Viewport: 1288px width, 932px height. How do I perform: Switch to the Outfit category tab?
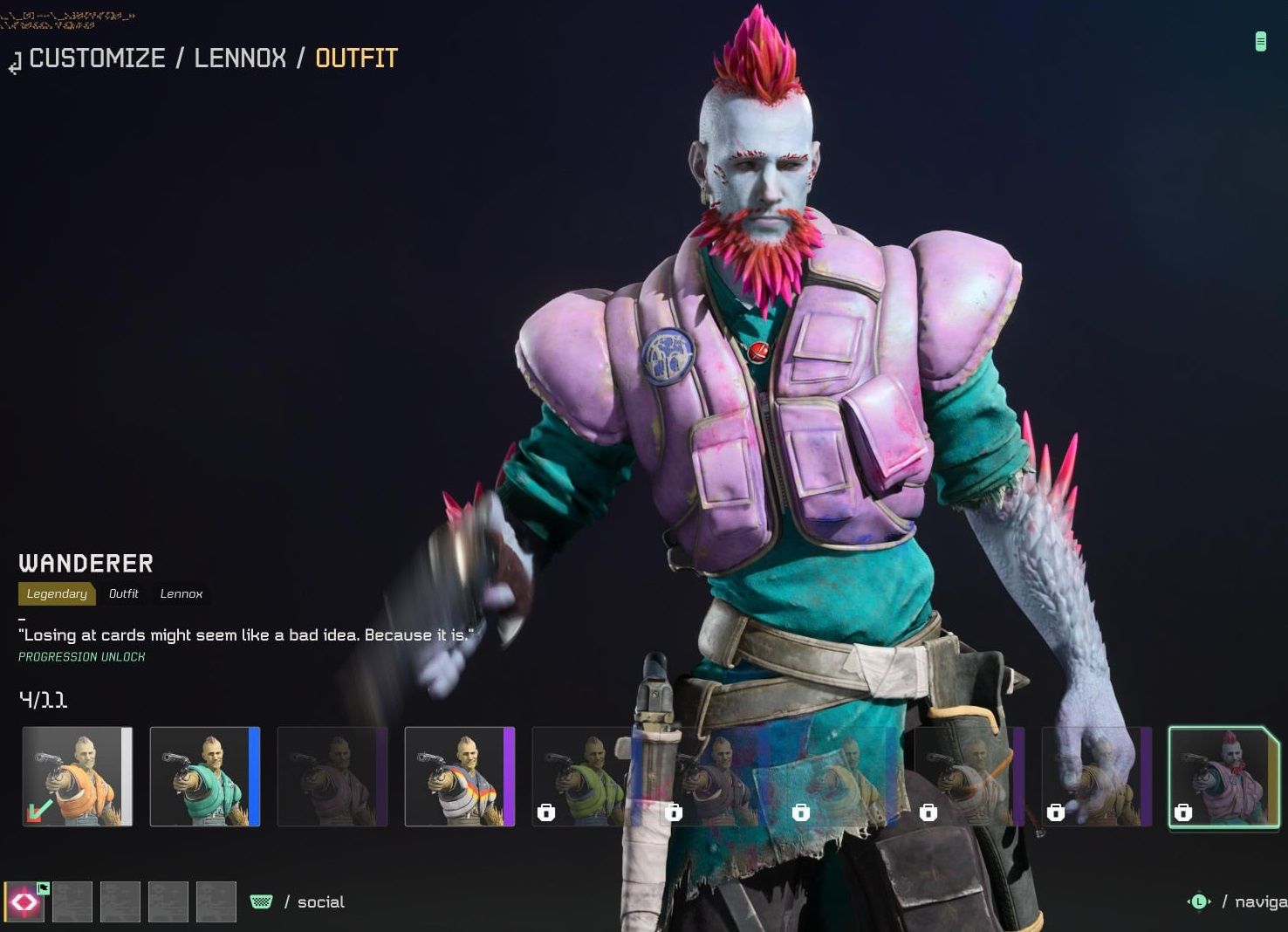coord(123,593)
